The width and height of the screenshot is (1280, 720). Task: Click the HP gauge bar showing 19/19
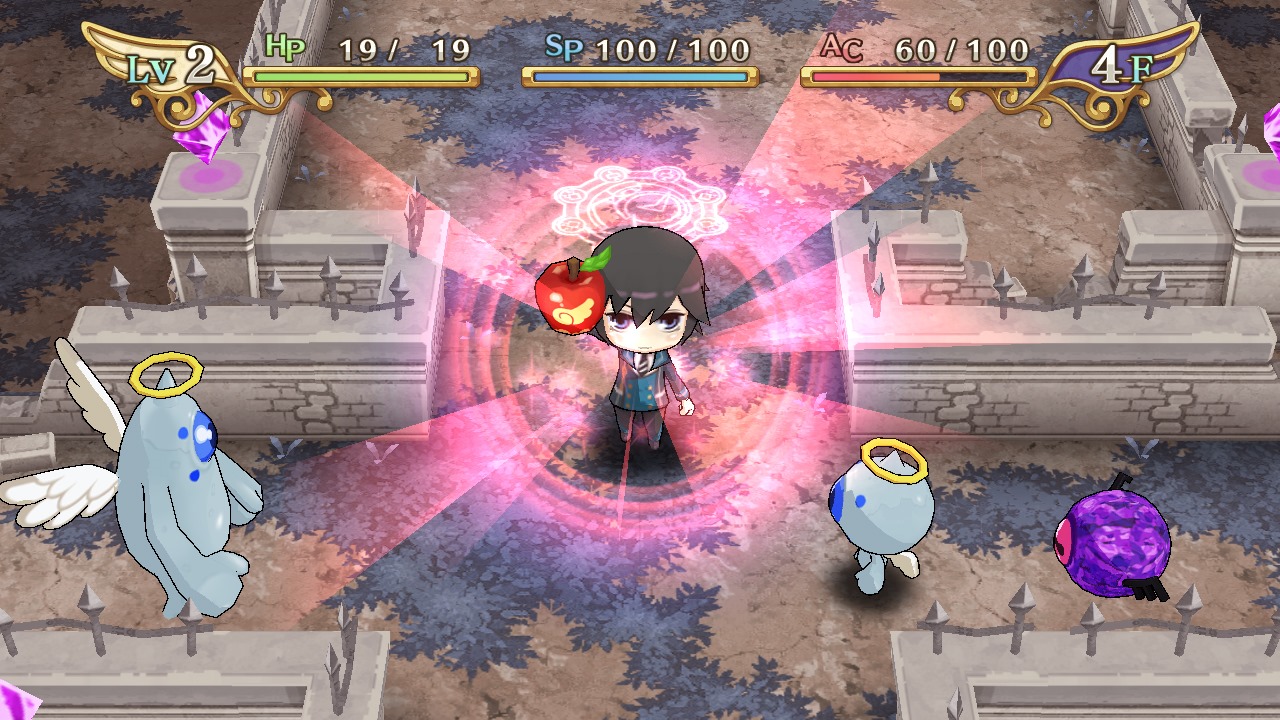click(360, 73)
